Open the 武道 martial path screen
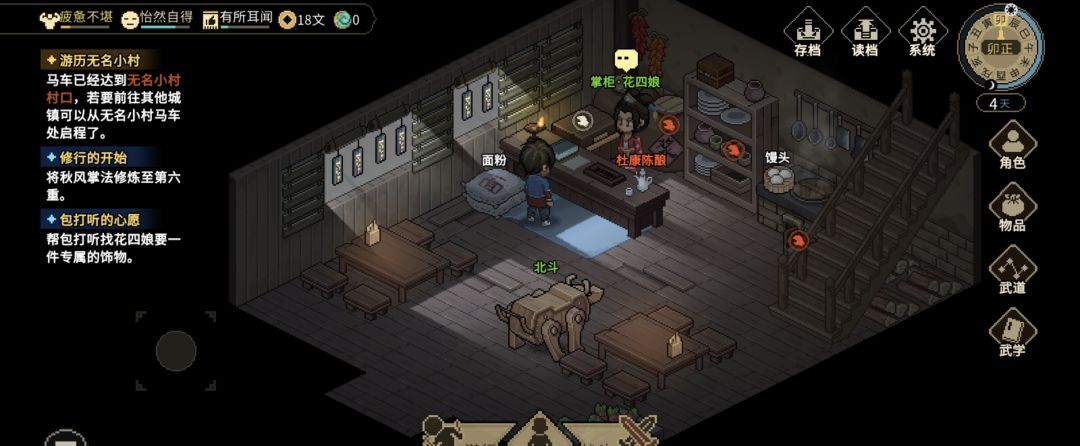Screen dimensions: 1080x446 (x=1012, y=270)
